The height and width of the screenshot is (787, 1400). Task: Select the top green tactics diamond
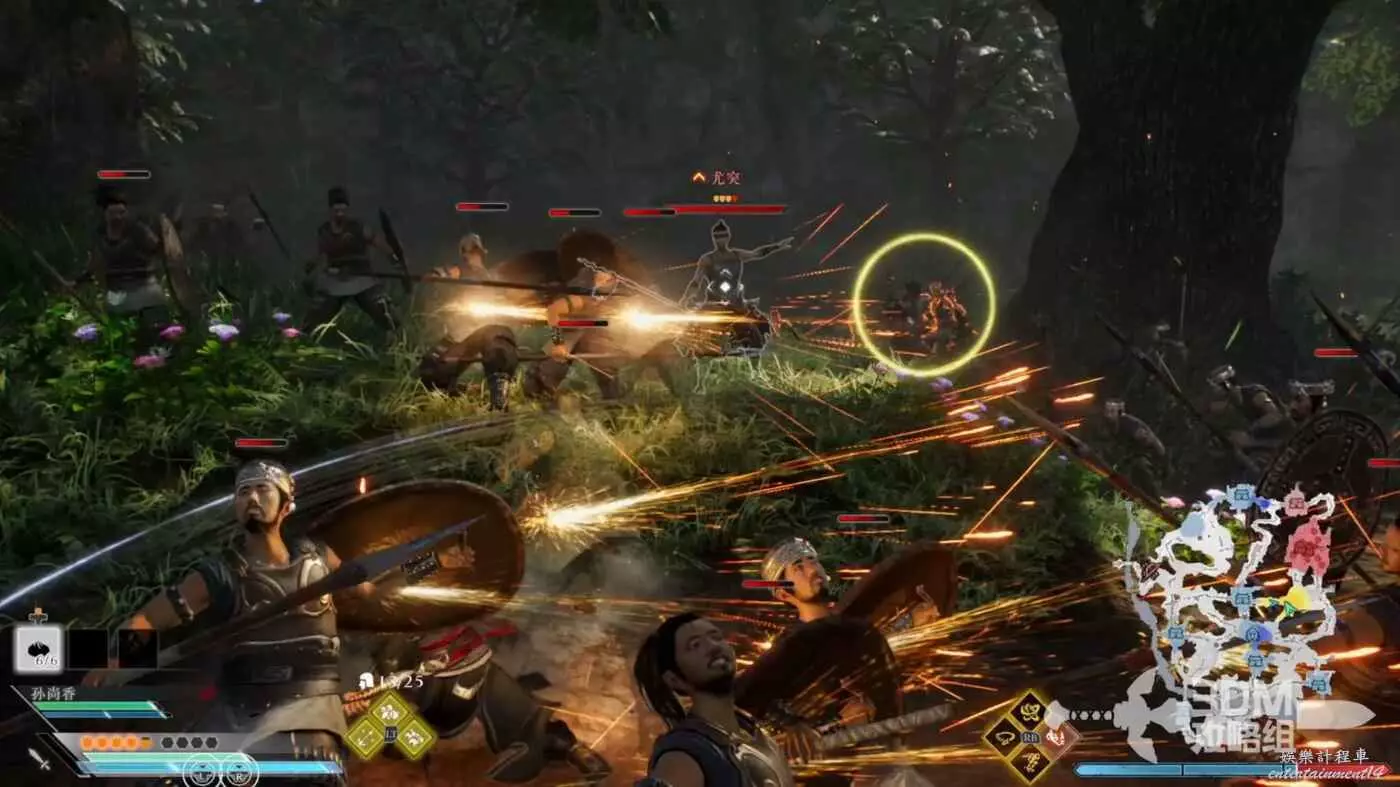(390, 711)
